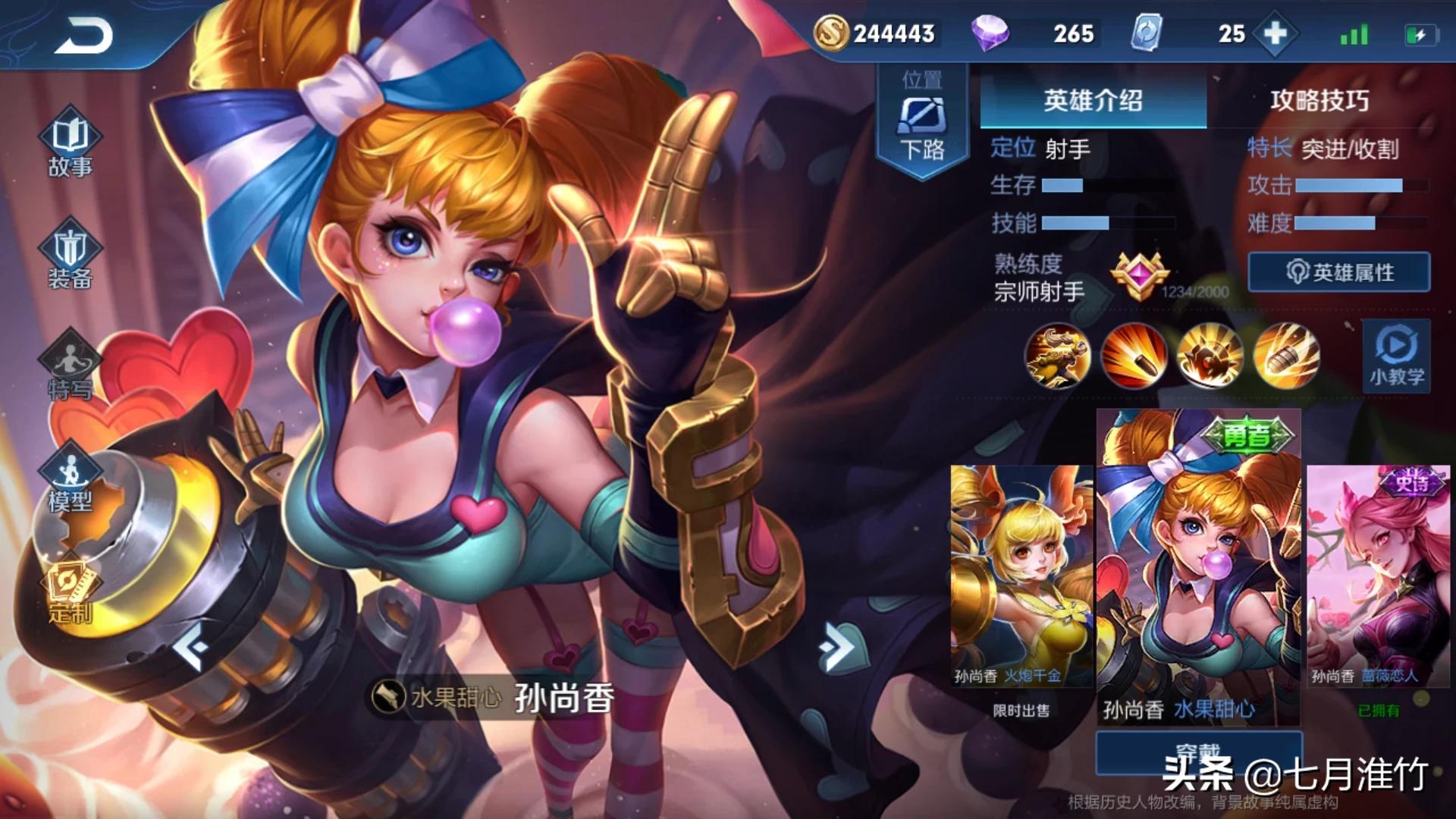Select the giant shell ultimate skill icon

click(1287, 355)
